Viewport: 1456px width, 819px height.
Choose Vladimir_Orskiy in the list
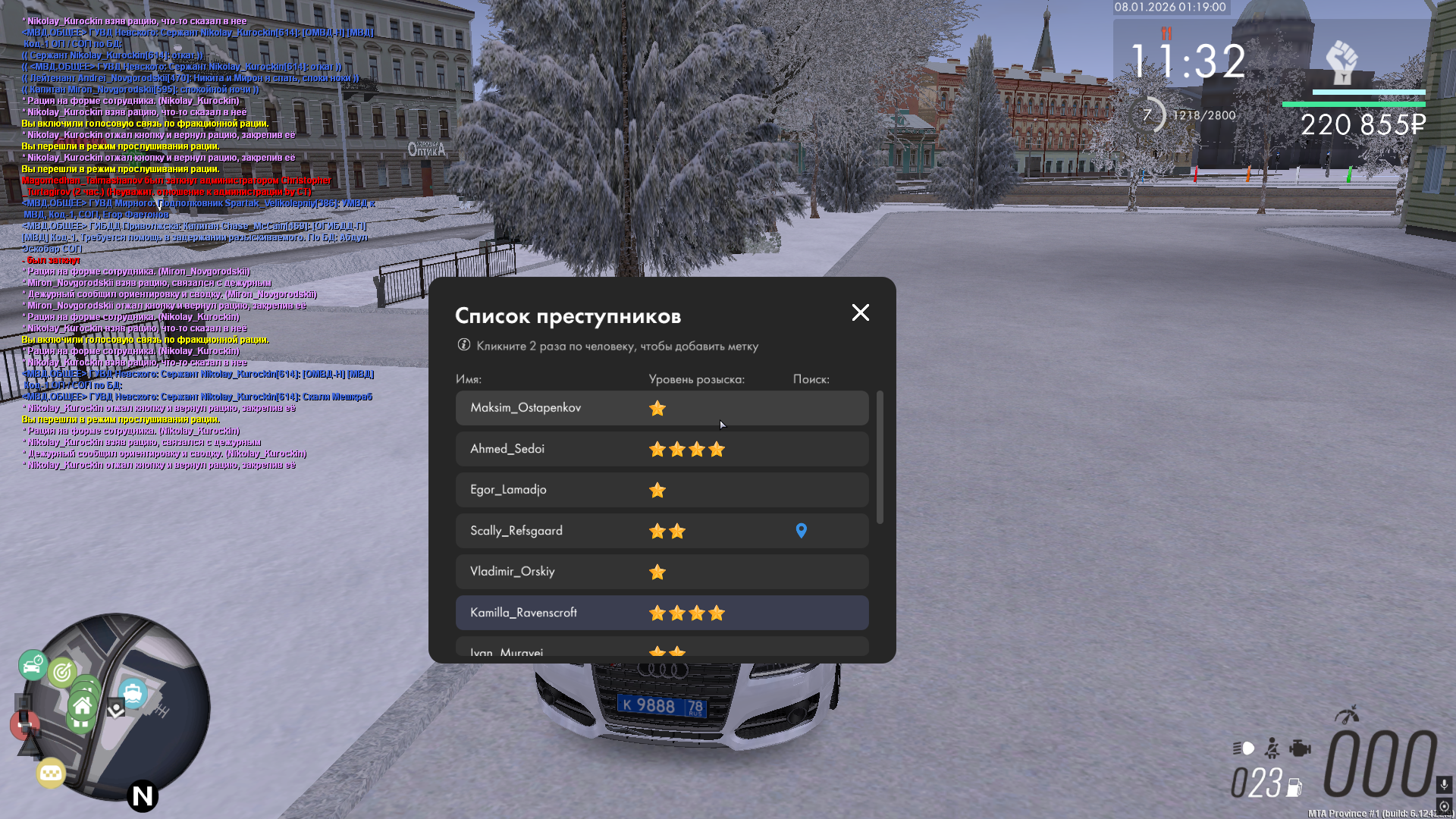click(x=661, y=572)
